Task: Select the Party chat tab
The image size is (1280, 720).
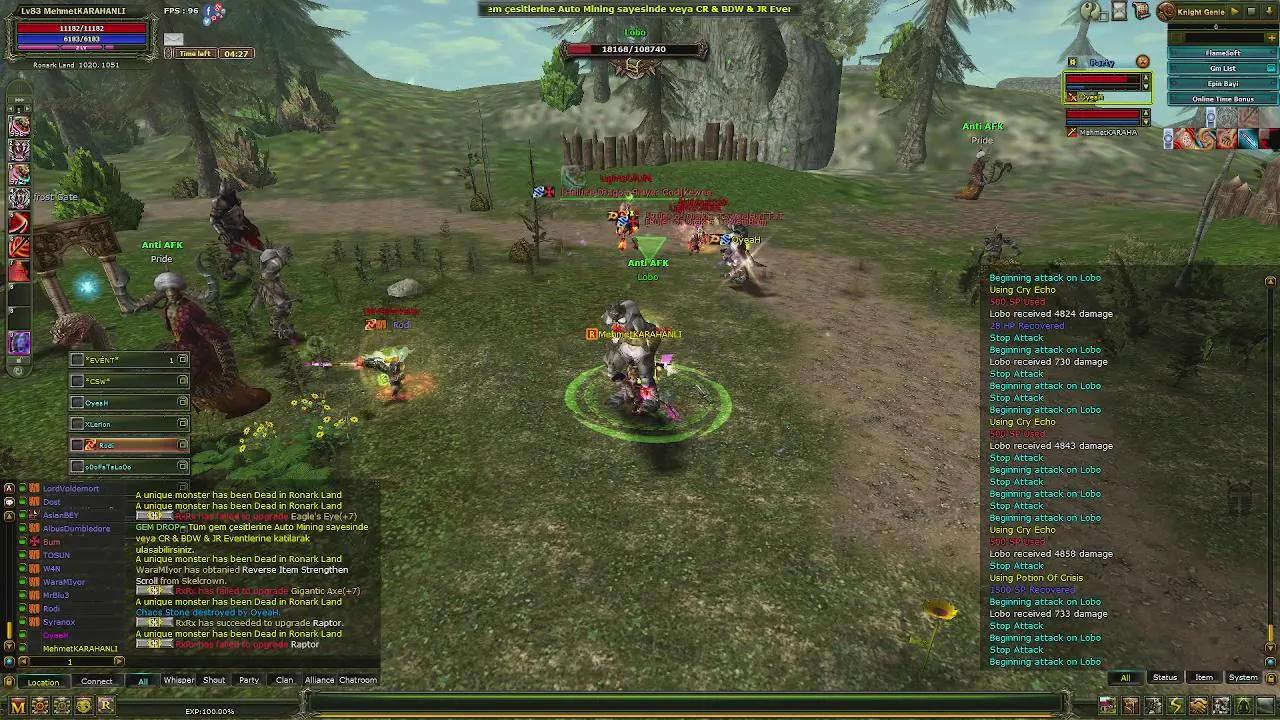Action: point(249,680)
